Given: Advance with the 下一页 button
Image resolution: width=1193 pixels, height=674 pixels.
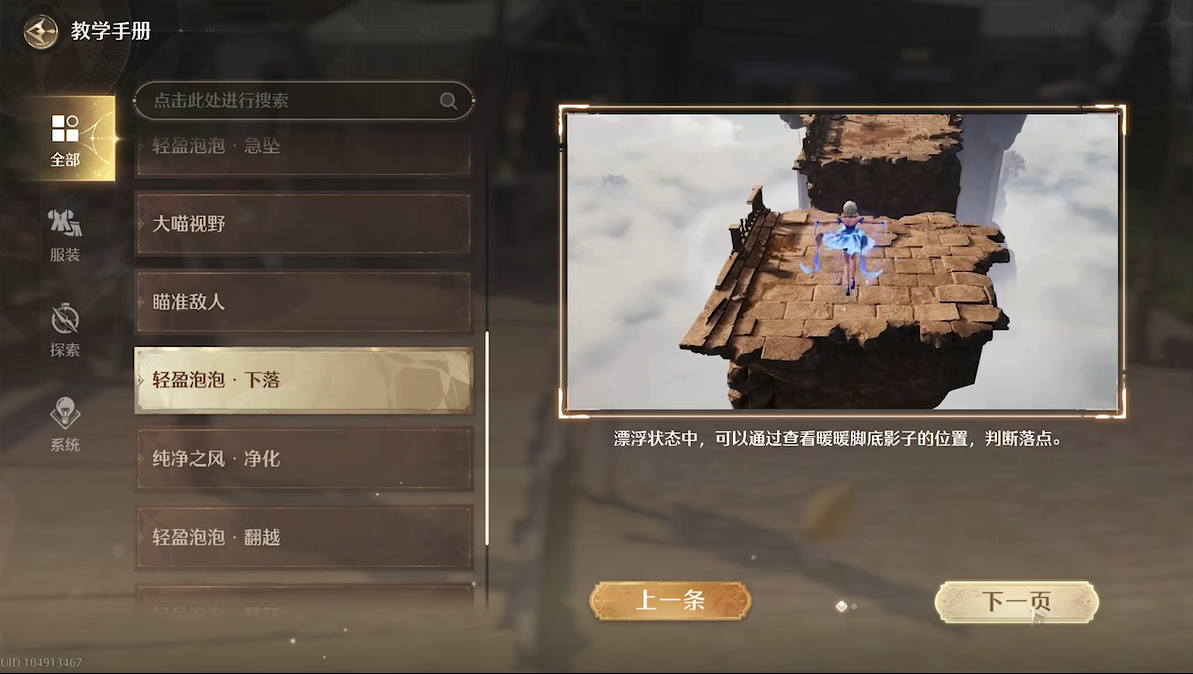Looking at the screenshot, I should [x=1016, y=602].
